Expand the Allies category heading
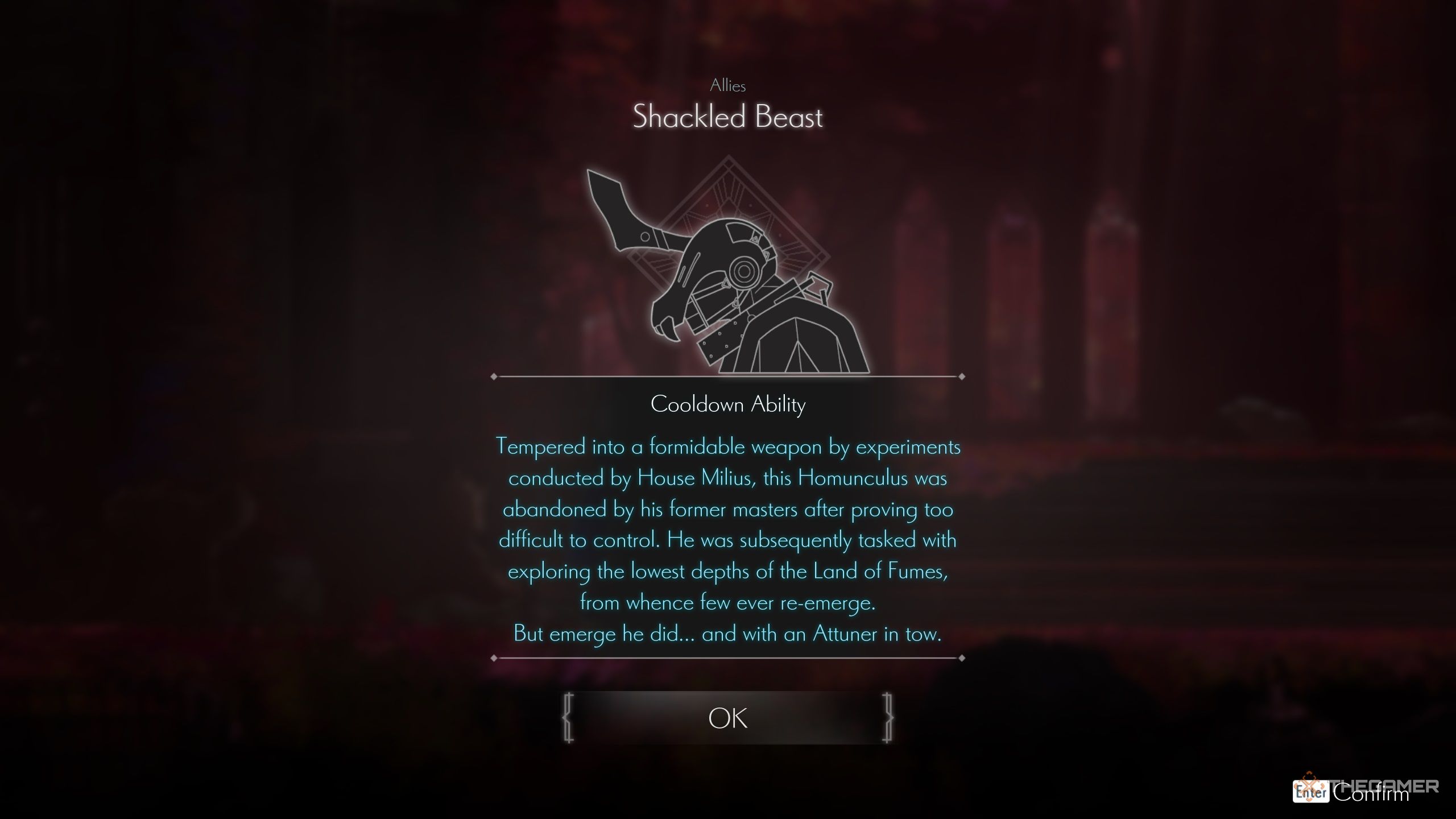This screenshot has height=819, width=1456. pyautogui.click(x=727, y=86)
